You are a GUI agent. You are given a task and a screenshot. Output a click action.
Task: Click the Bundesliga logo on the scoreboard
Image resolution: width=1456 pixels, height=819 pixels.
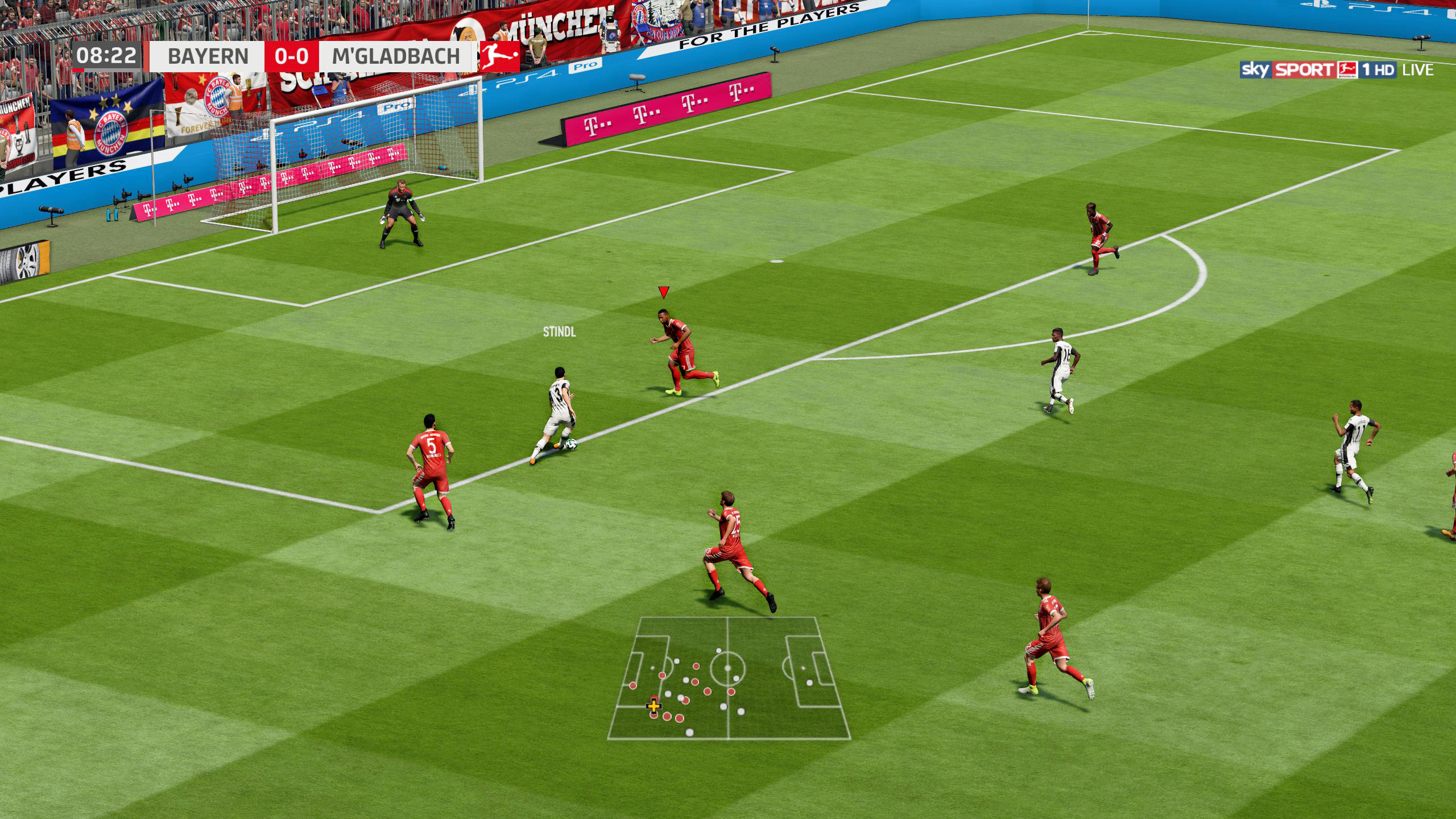tap(499, 56)
